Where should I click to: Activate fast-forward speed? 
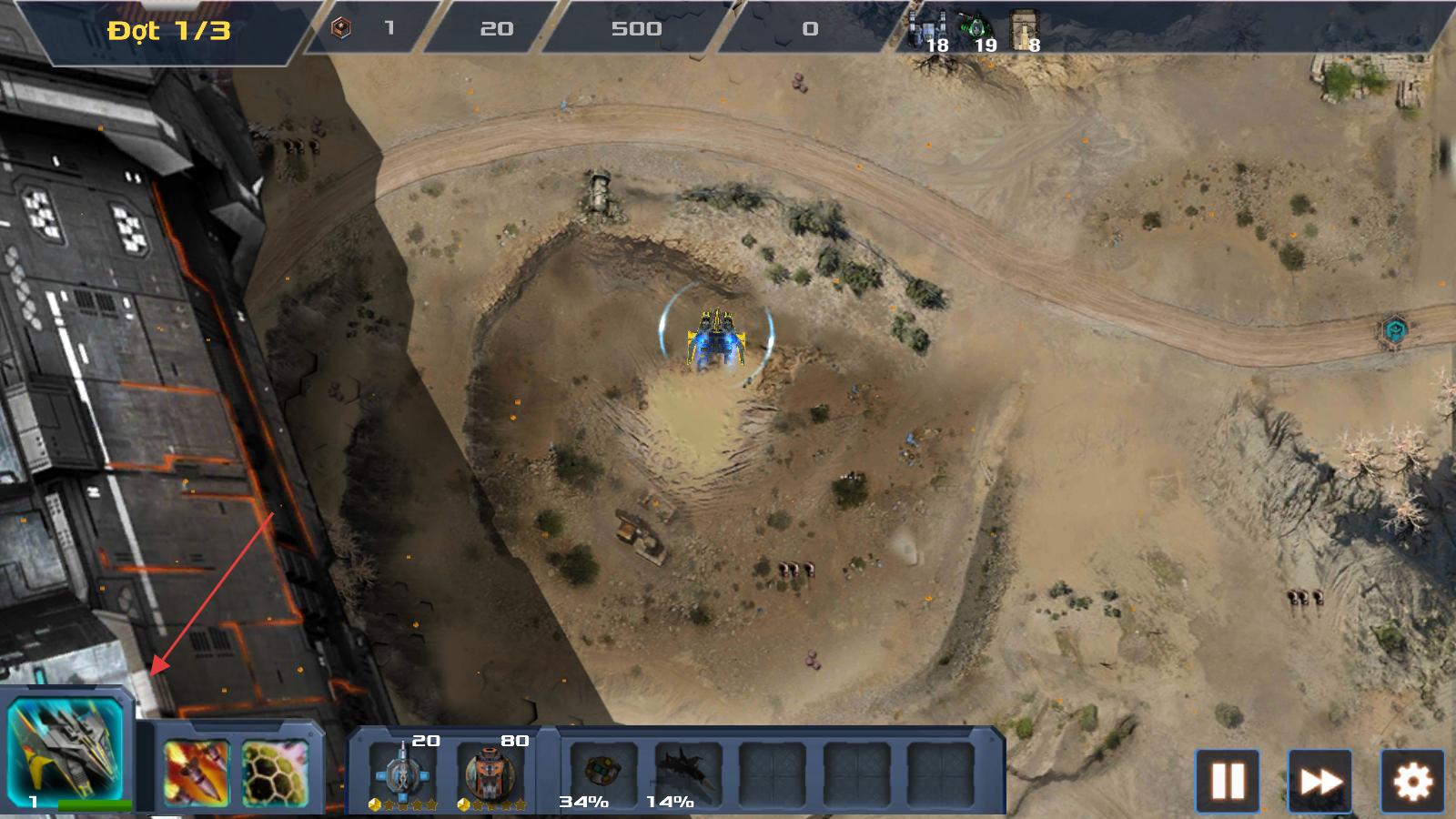click(x=1320, y=781)
